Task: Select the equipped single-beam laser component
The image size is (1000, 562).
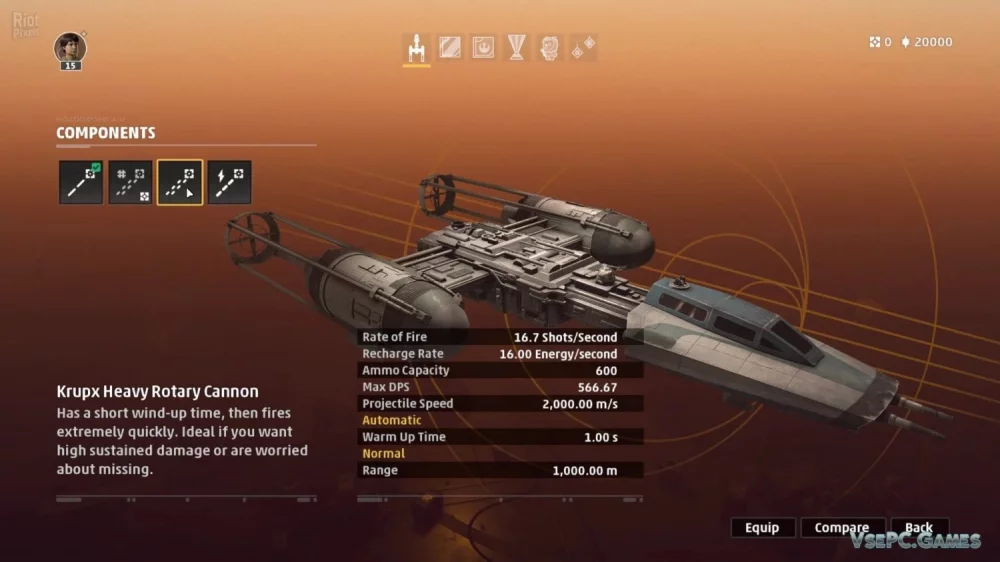Action: coord(81,182)
